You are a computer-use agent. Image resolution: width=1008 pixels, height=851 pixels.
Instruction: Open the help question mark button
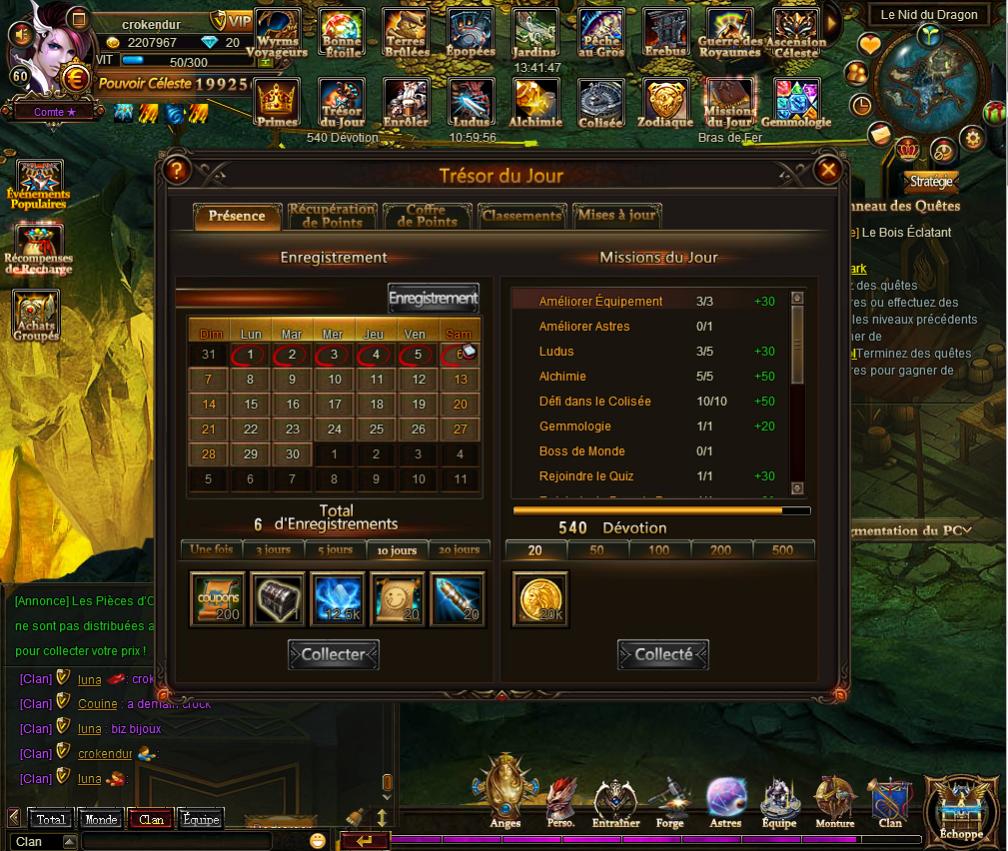pyautogui.click(x=177, y=170)
